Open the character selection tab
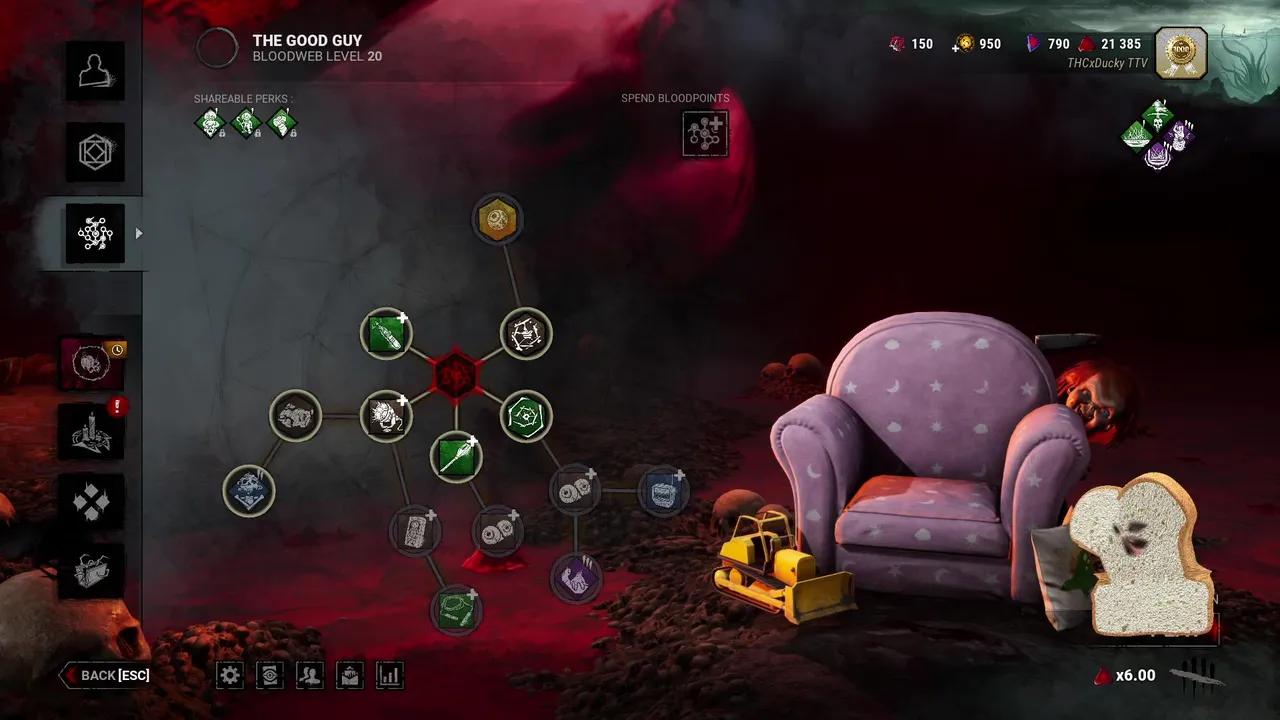The image size is (1280, 720). point(95,71)
